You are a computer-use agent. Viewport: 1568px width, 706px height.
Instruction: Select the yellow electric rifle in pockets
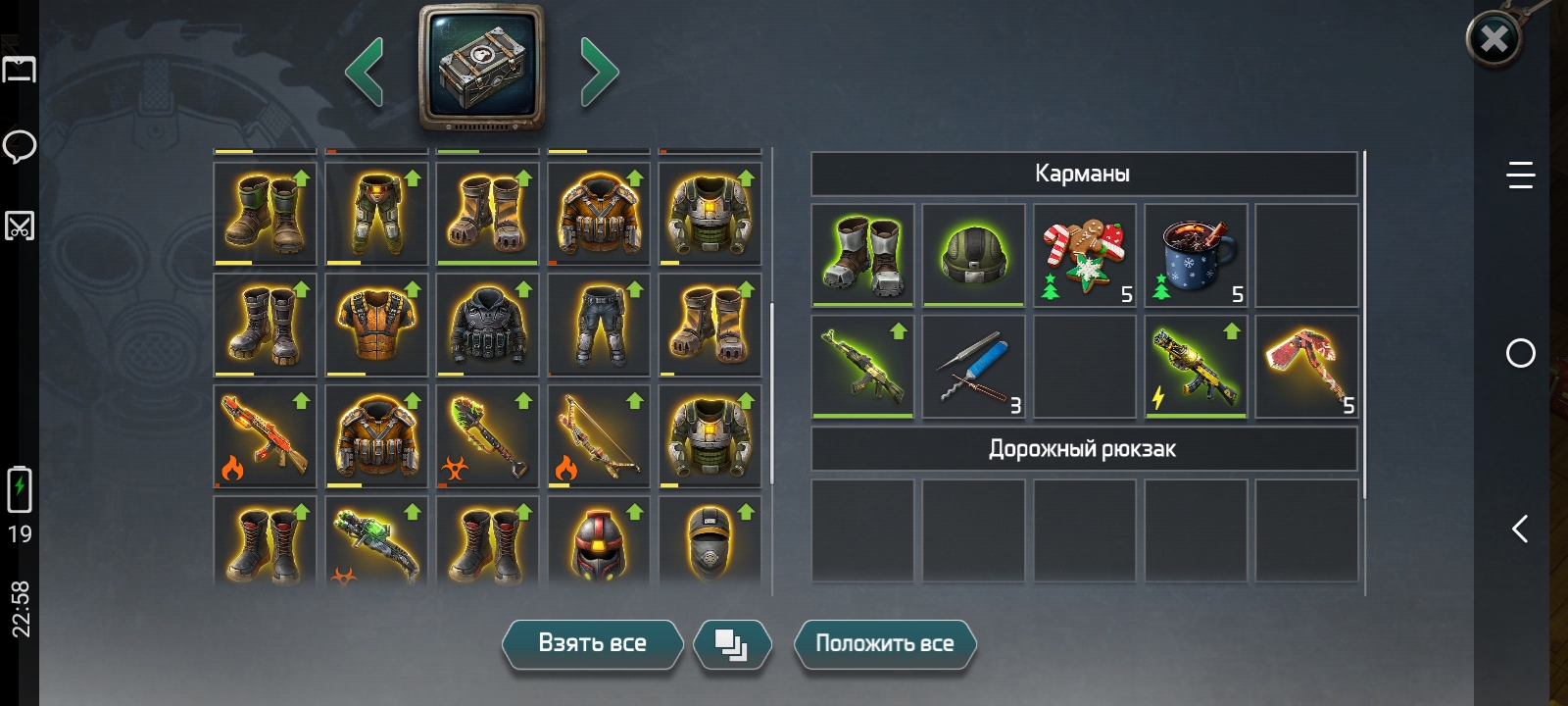click(x=1196, y=366)
